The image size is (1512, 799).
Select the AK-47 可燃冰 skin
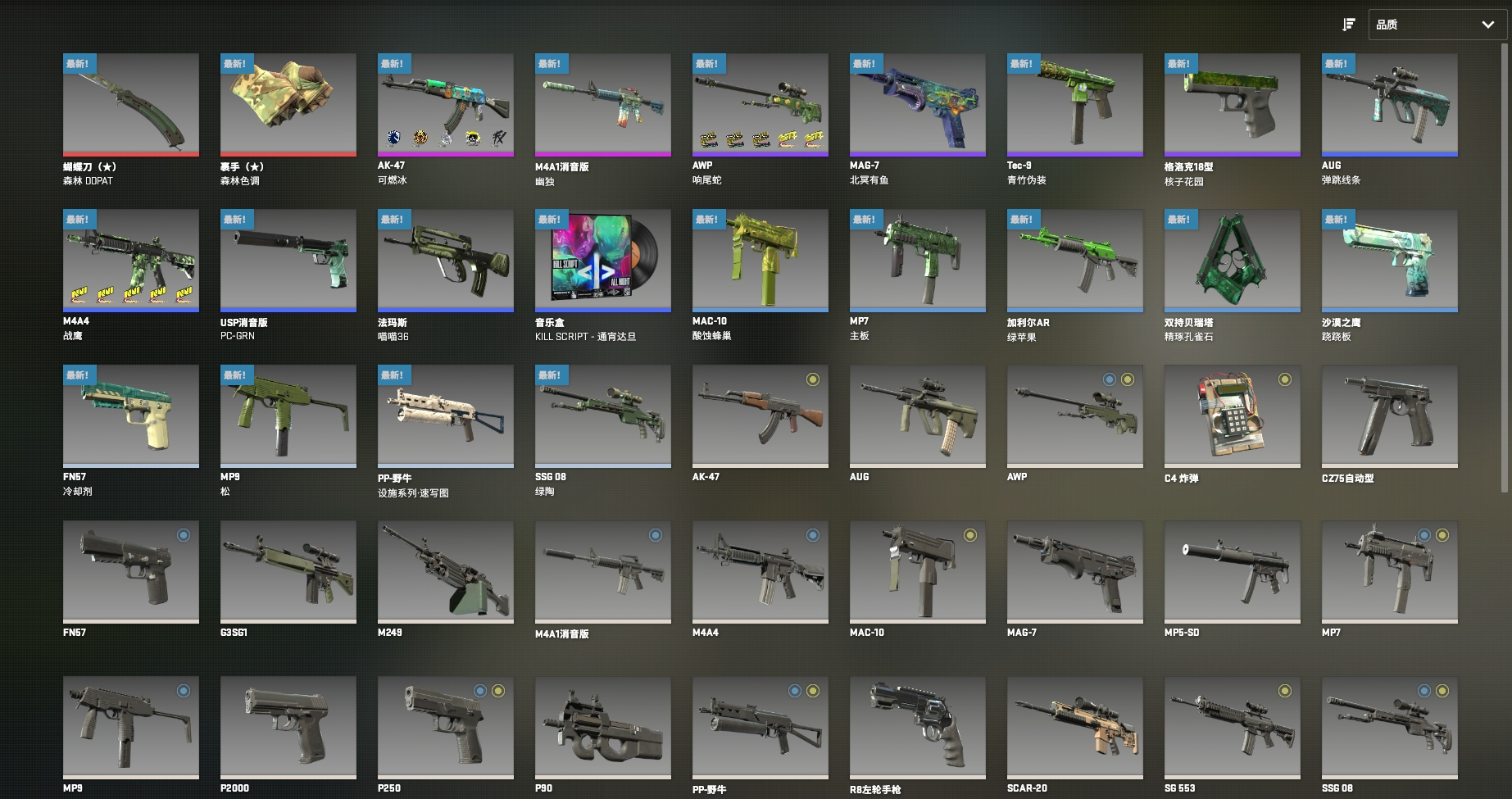tap(446, 104)
